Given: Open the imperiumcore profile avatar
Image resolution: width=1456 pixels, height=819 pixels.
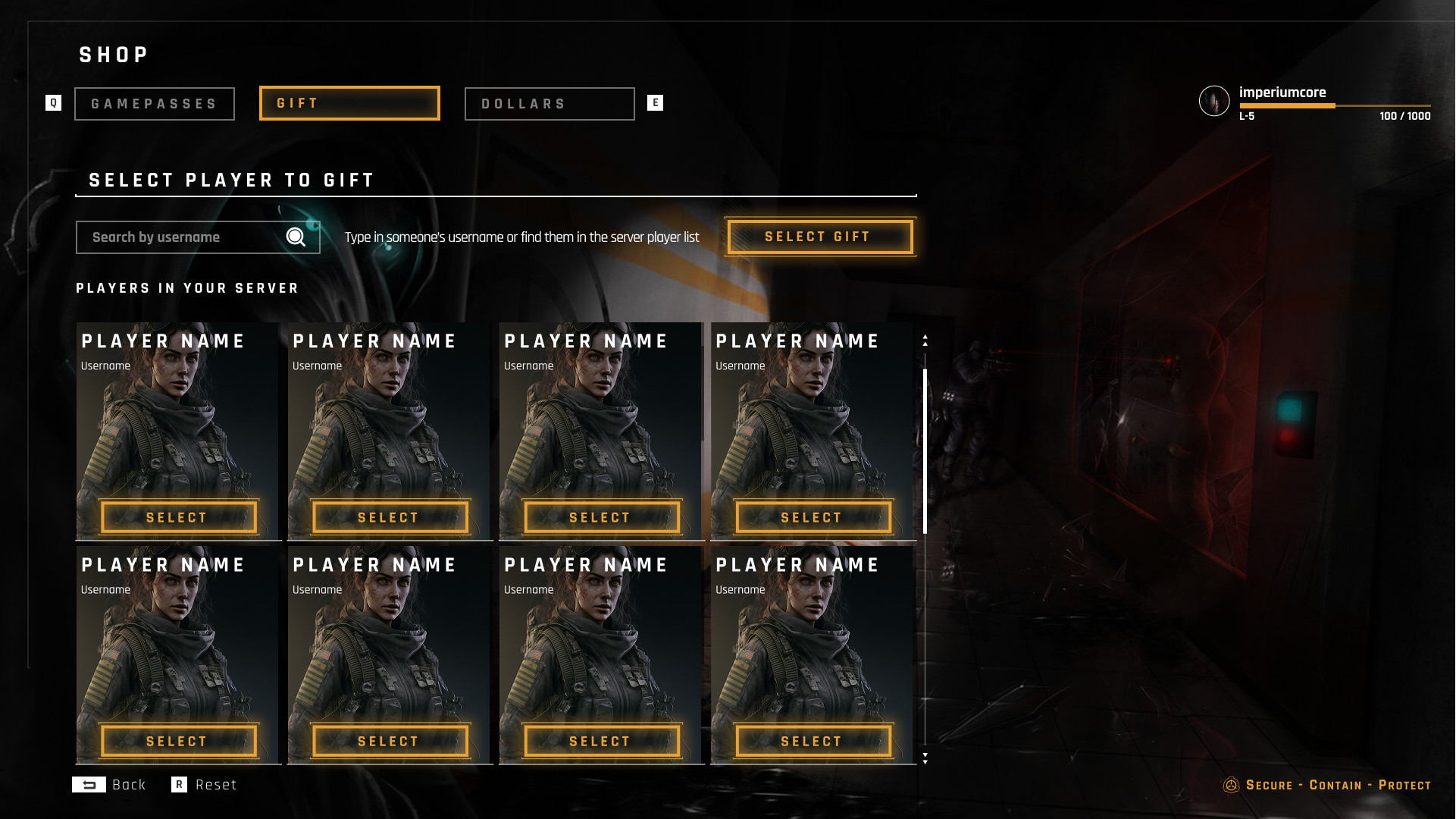Looking at the screenshot, I should point(1213,101).
